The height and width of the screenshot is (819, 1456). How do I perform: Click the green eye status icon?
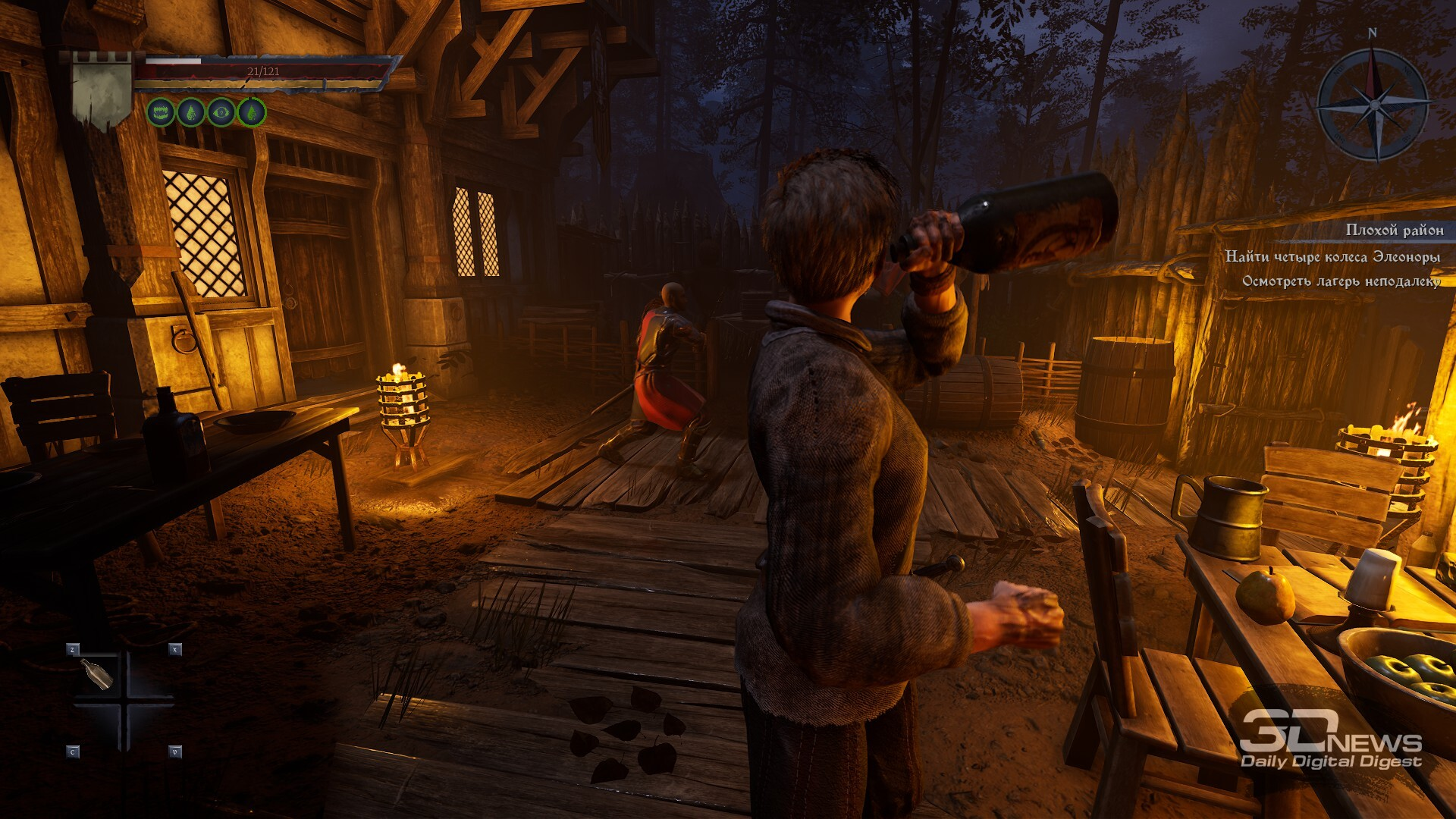tap(221, 113)
